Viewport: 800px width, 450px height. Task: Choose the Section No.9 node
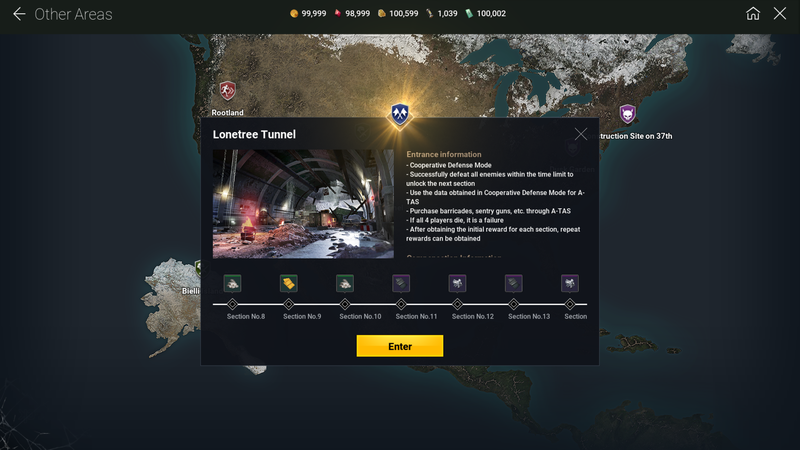[288, 304]
